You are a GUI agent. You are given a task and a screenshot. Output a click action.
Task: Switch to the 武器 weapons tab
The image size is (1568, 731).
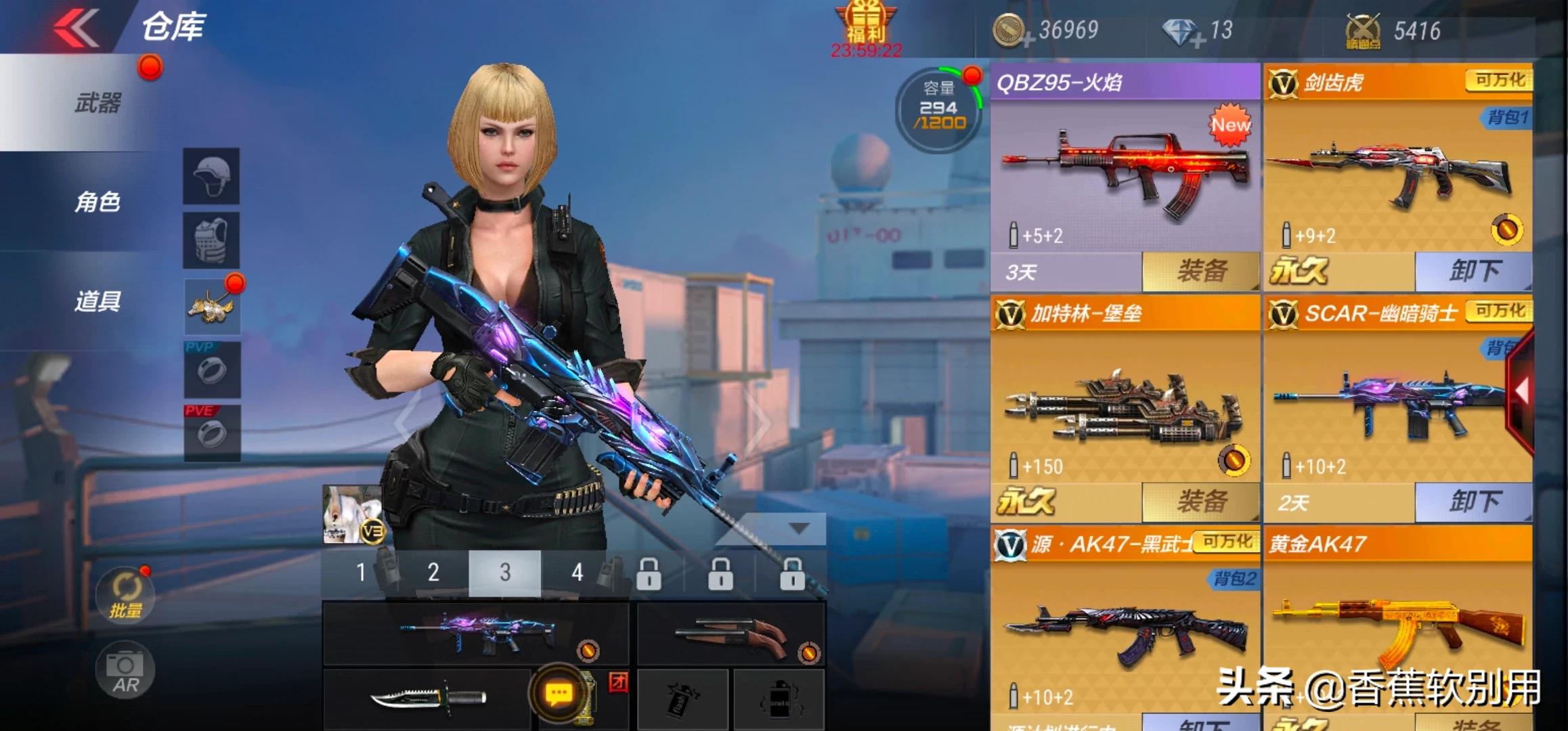click(x=97, y=104)
